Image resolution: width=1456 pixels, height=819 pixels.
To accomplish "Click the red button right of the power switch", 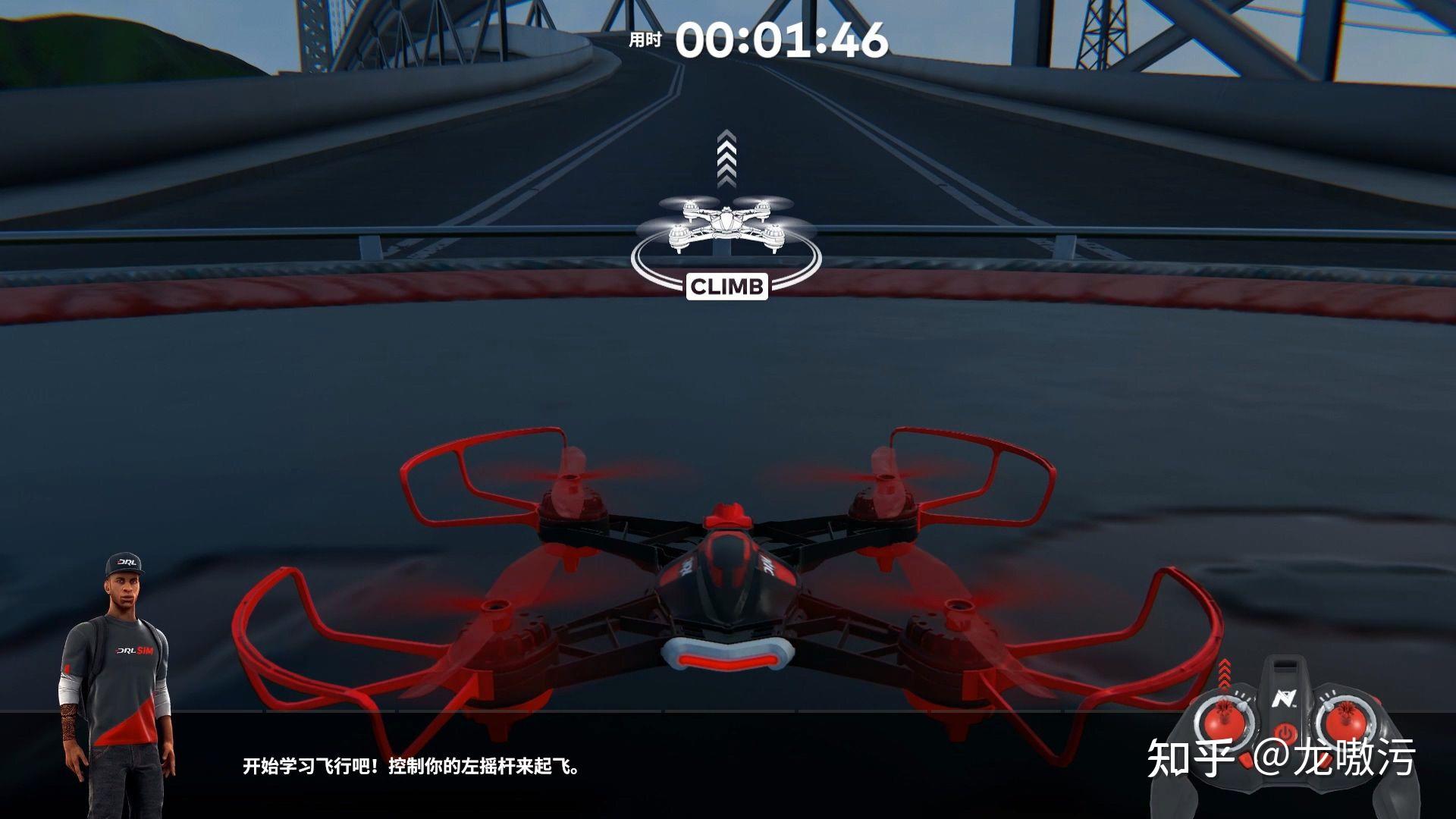I will [1326, 761].
